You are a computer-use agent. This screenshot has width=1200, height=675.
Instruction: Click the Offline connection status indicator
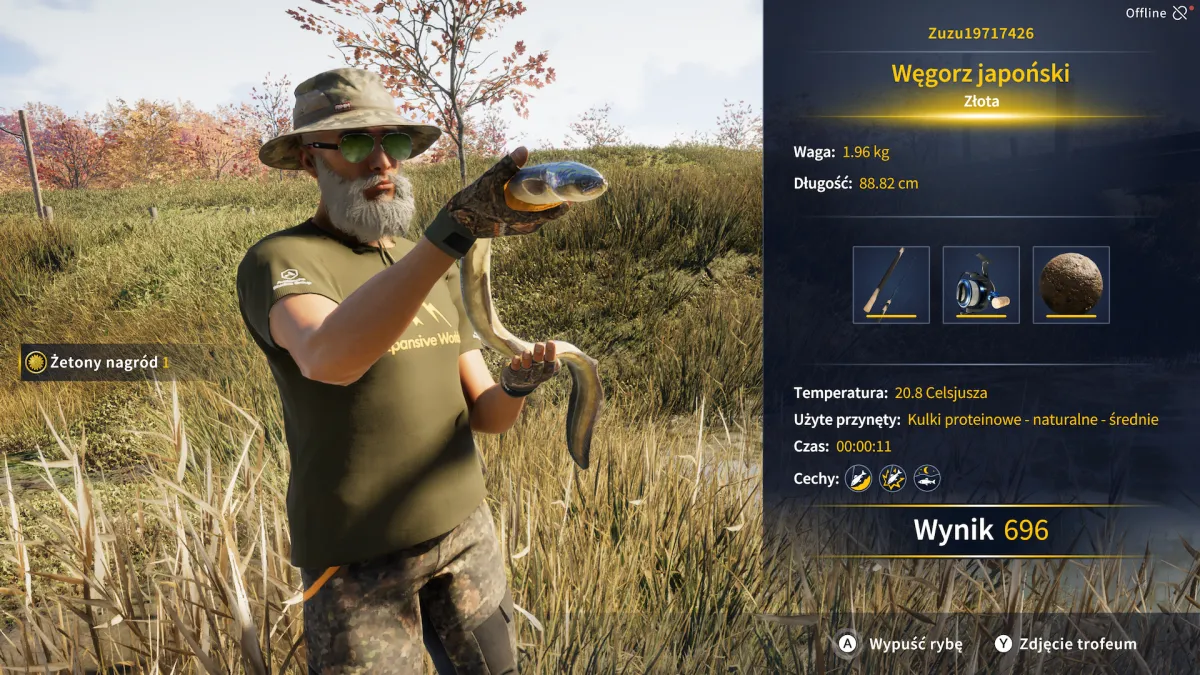point(1157,13)
